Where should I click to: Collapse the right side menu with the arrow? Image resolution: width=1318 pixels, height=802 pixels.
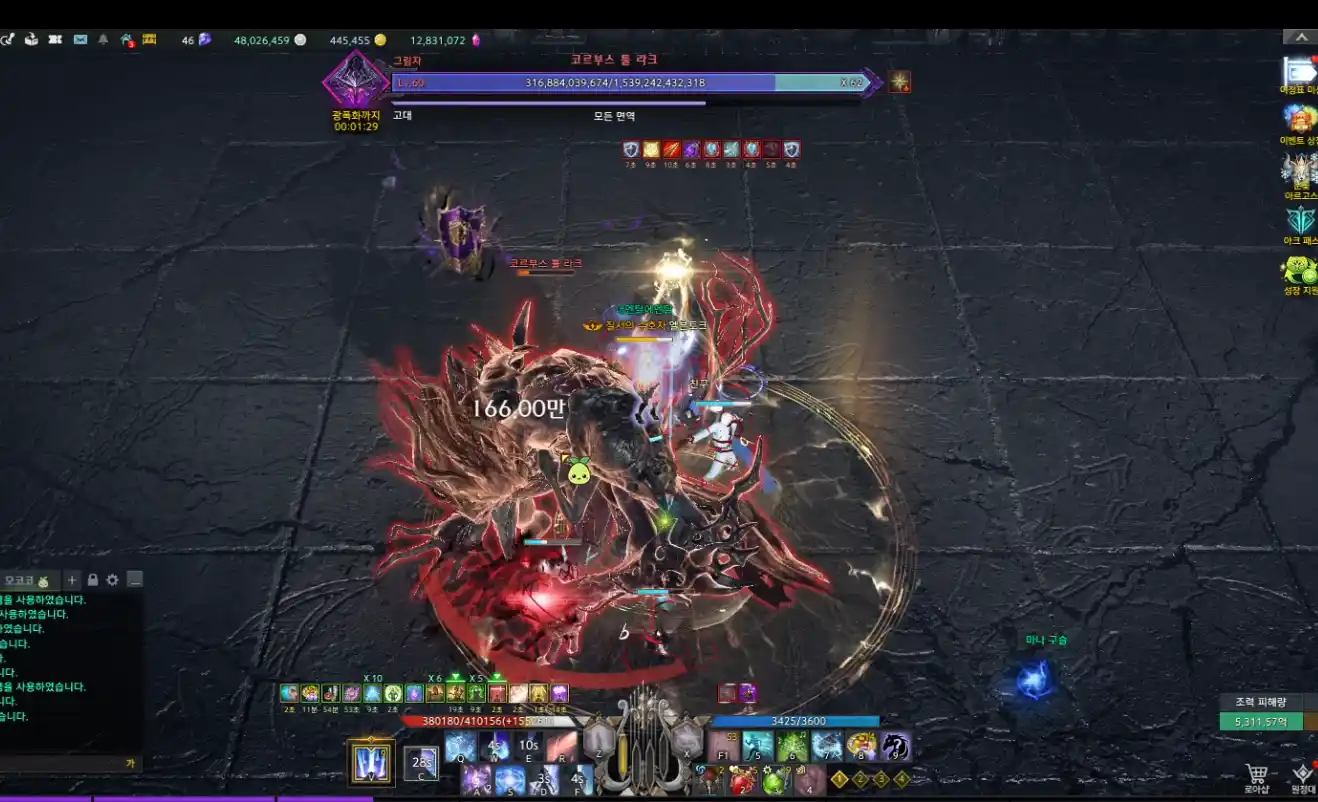[1300, 37]
